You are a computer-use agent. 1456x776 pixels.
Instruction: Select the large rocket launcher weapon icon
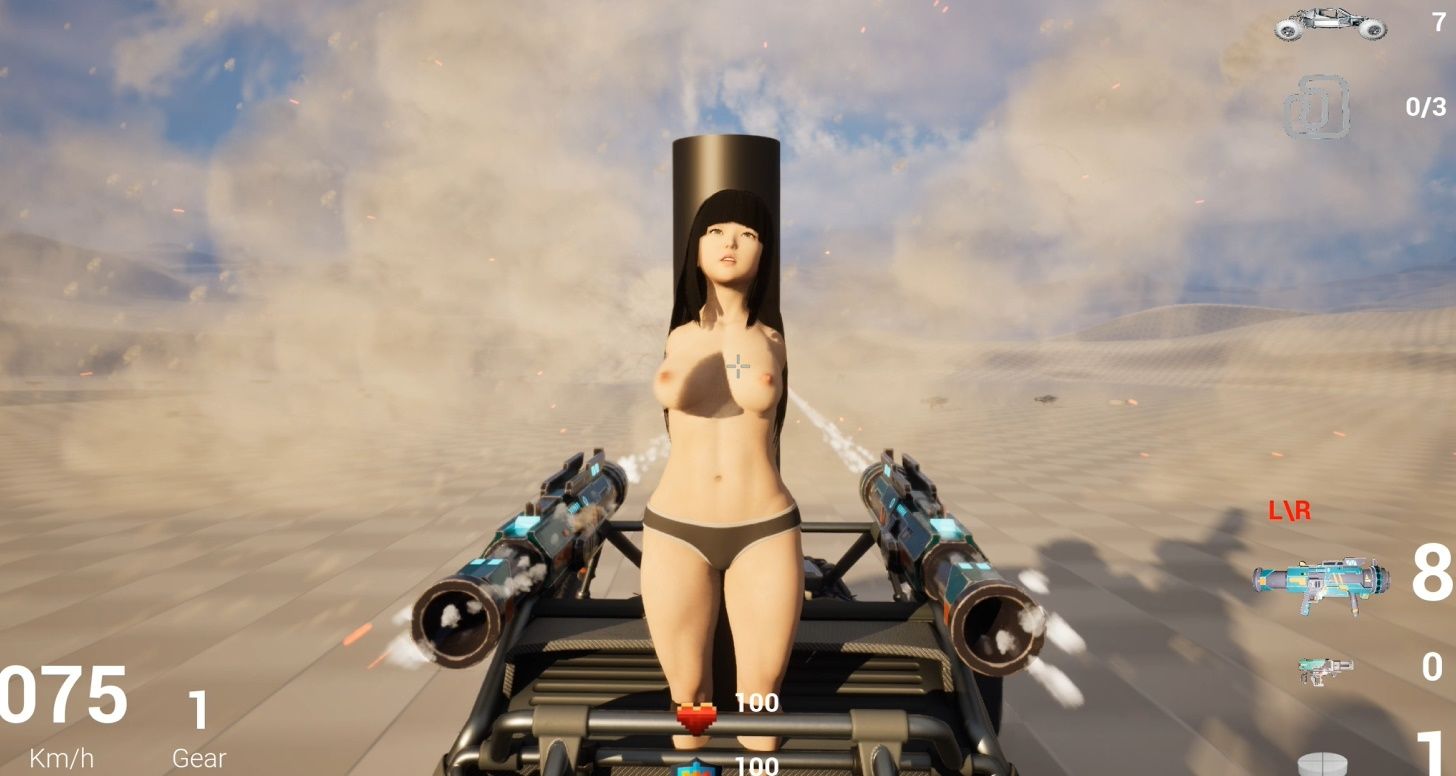click(1320, 584)
